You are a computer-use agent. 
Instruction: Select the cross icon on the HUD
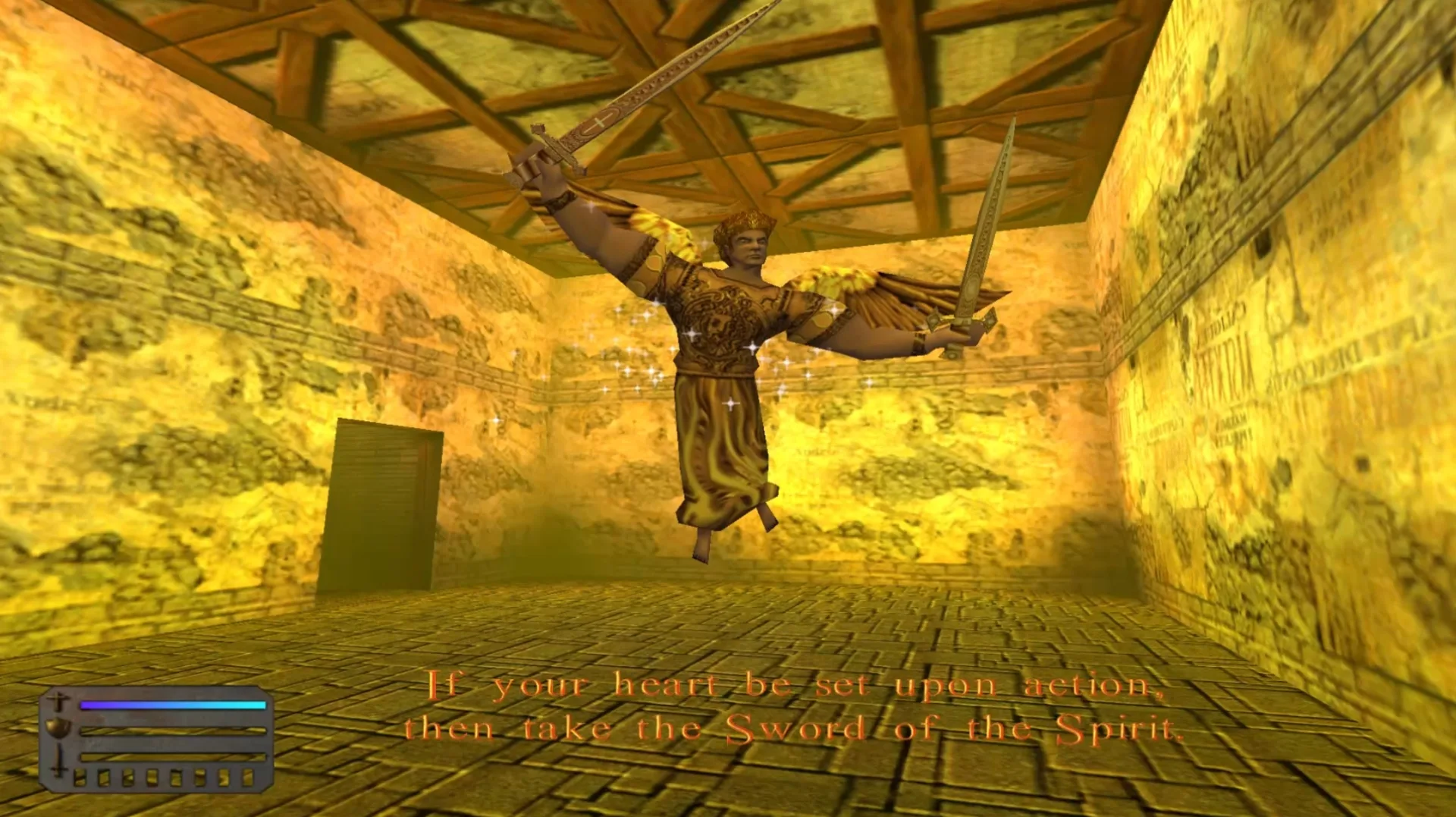tap(58, 701)
